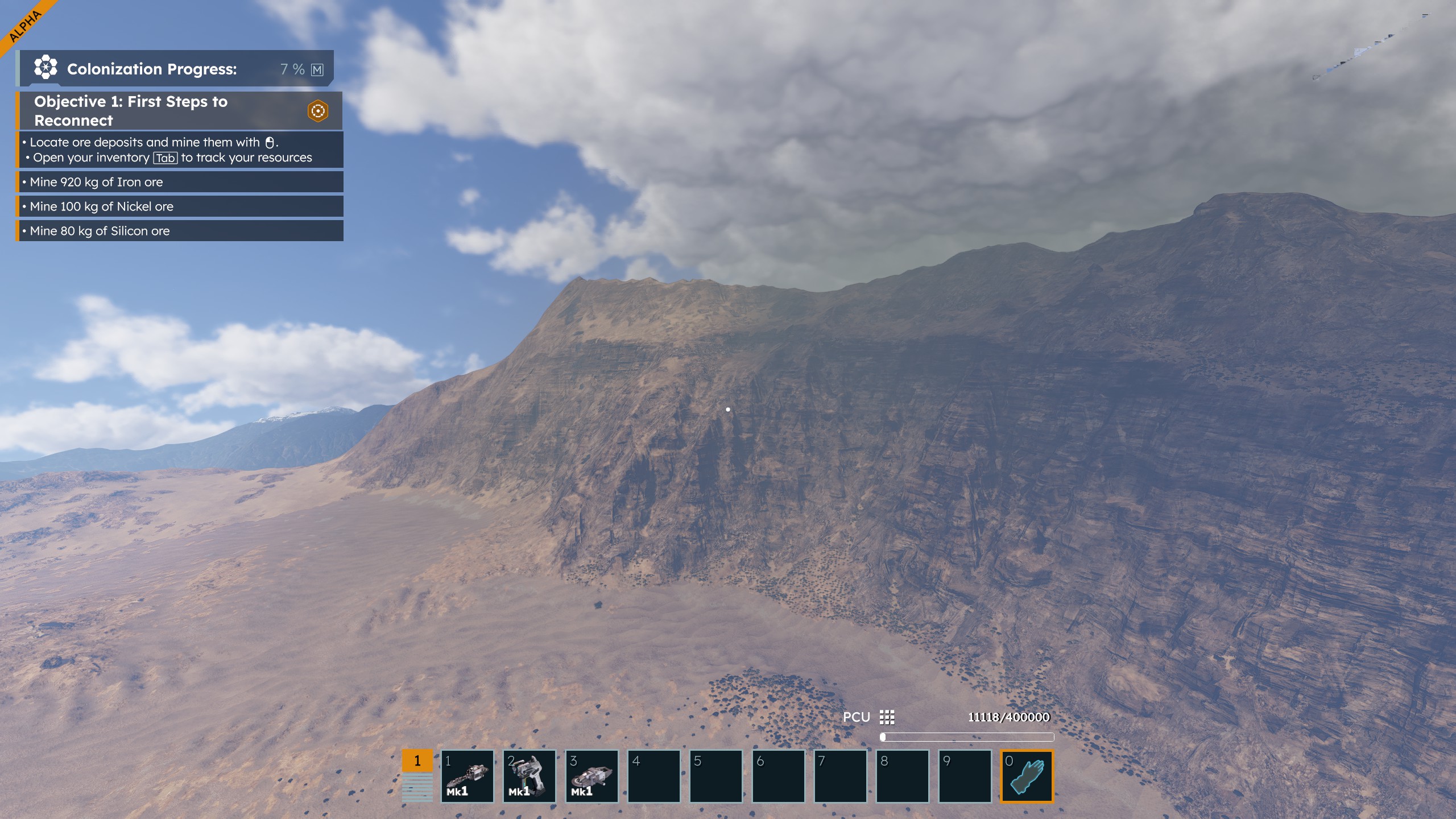
Task: Choose the Mk1 grinder in the hotbar
Action: pos(591,776)
